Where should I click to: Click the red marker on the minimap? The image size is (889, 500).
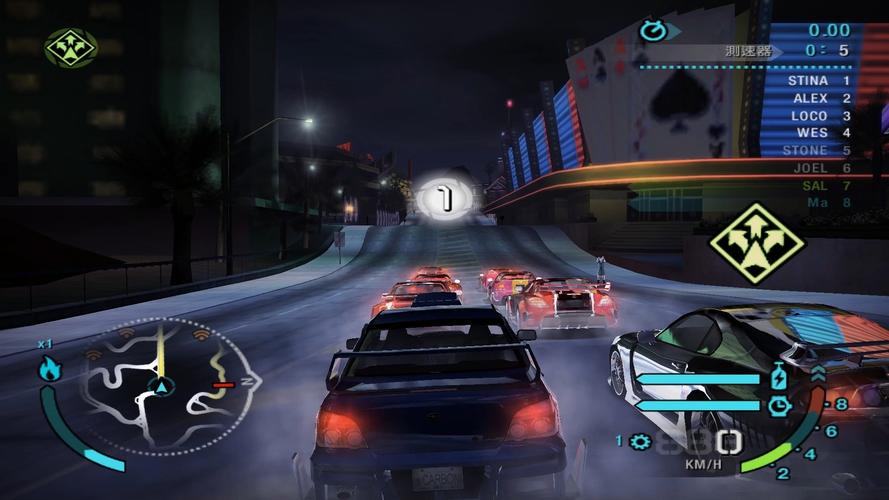point(223,384)
